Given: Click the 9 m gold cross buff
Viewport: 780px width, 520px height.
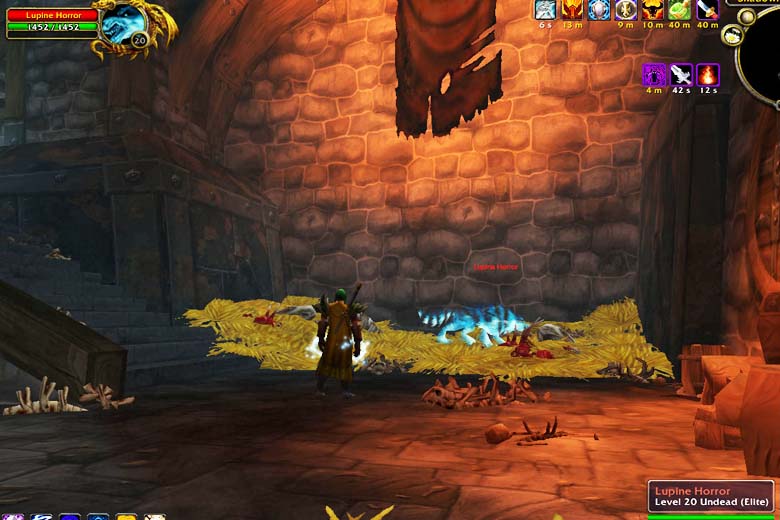Looking at the screenshot, I should 626,10.
